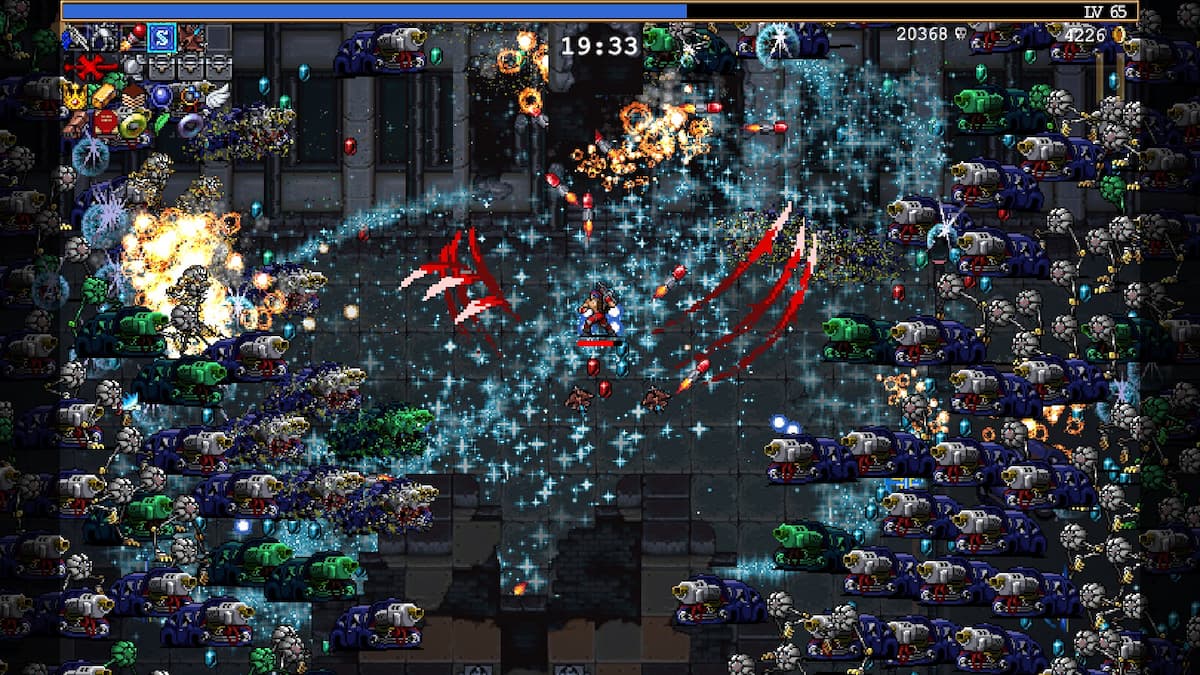The width and height of the screenshot is (1200, 675).
Task: Select the blue S weapon icon
Action: point(162,39)
